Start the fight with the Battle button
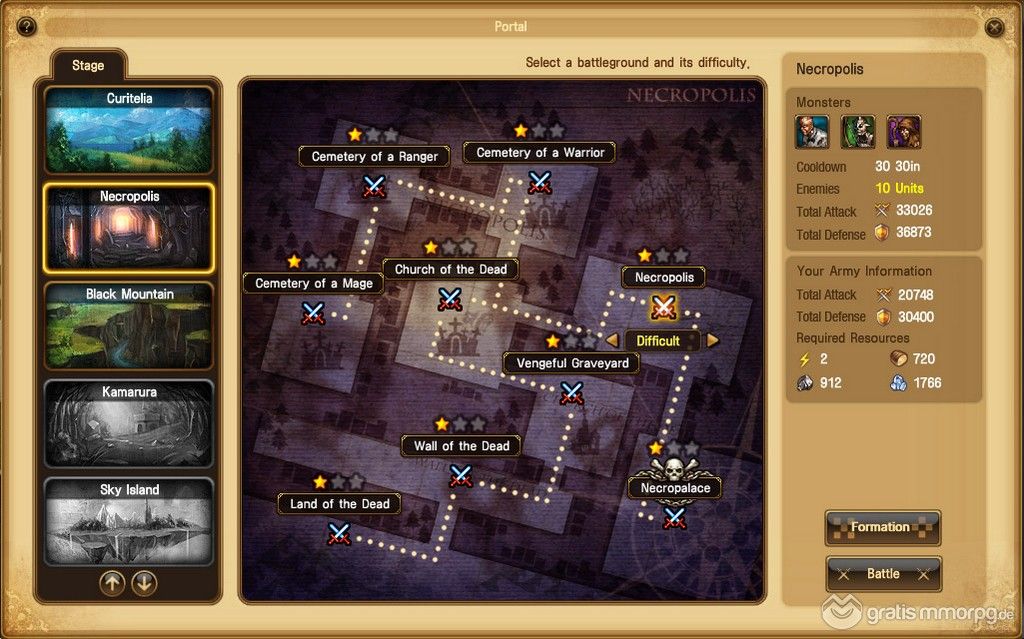The image size is (1024, 639). (883, 574)
